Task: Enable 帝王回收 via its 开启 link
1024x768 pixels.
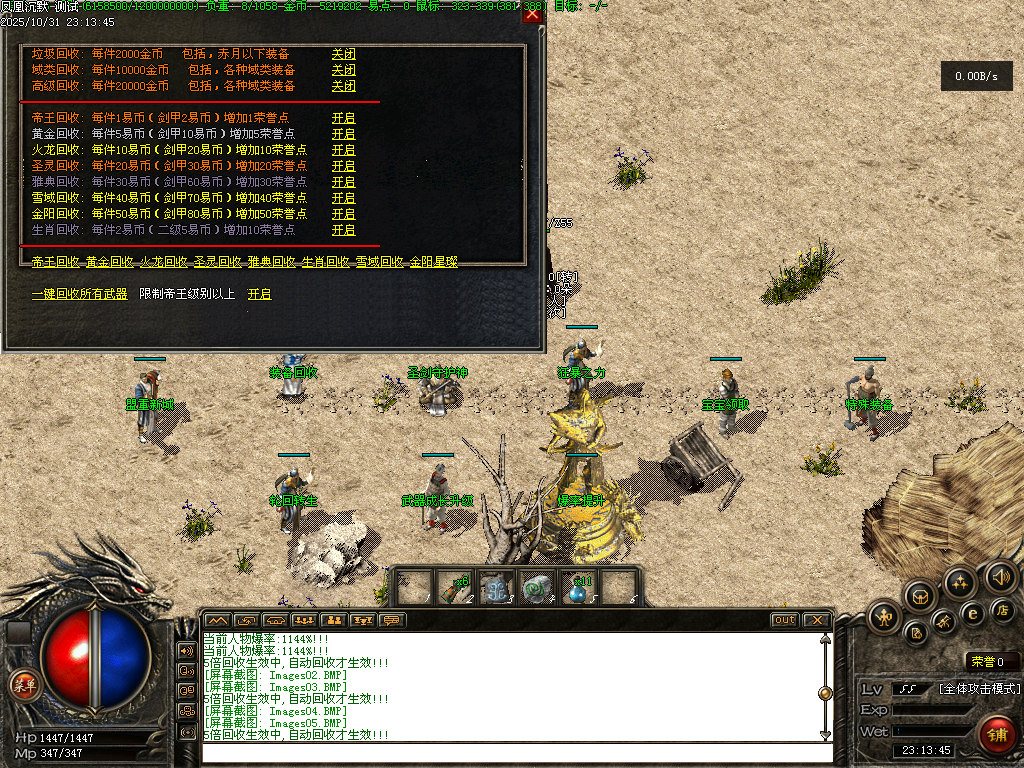Action: point(343,118)
